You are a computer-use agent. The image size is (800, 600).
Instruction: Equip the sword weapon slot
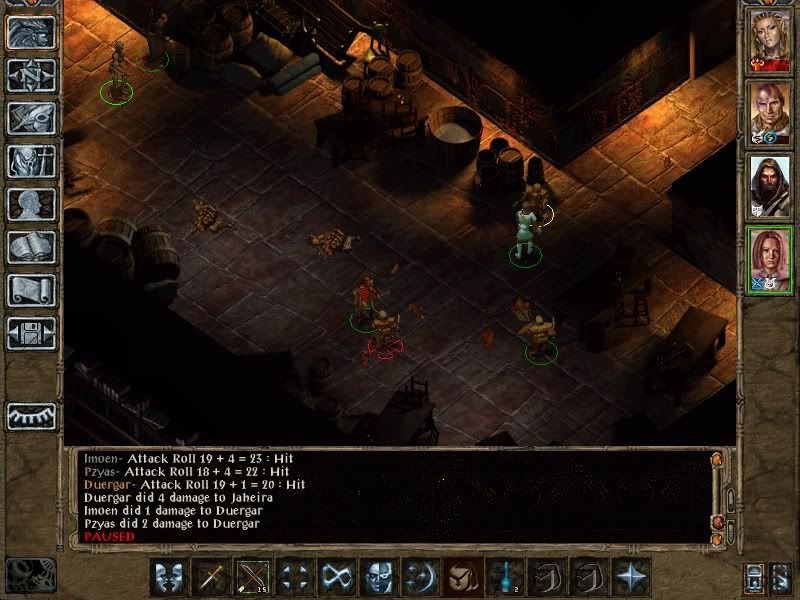211,577
